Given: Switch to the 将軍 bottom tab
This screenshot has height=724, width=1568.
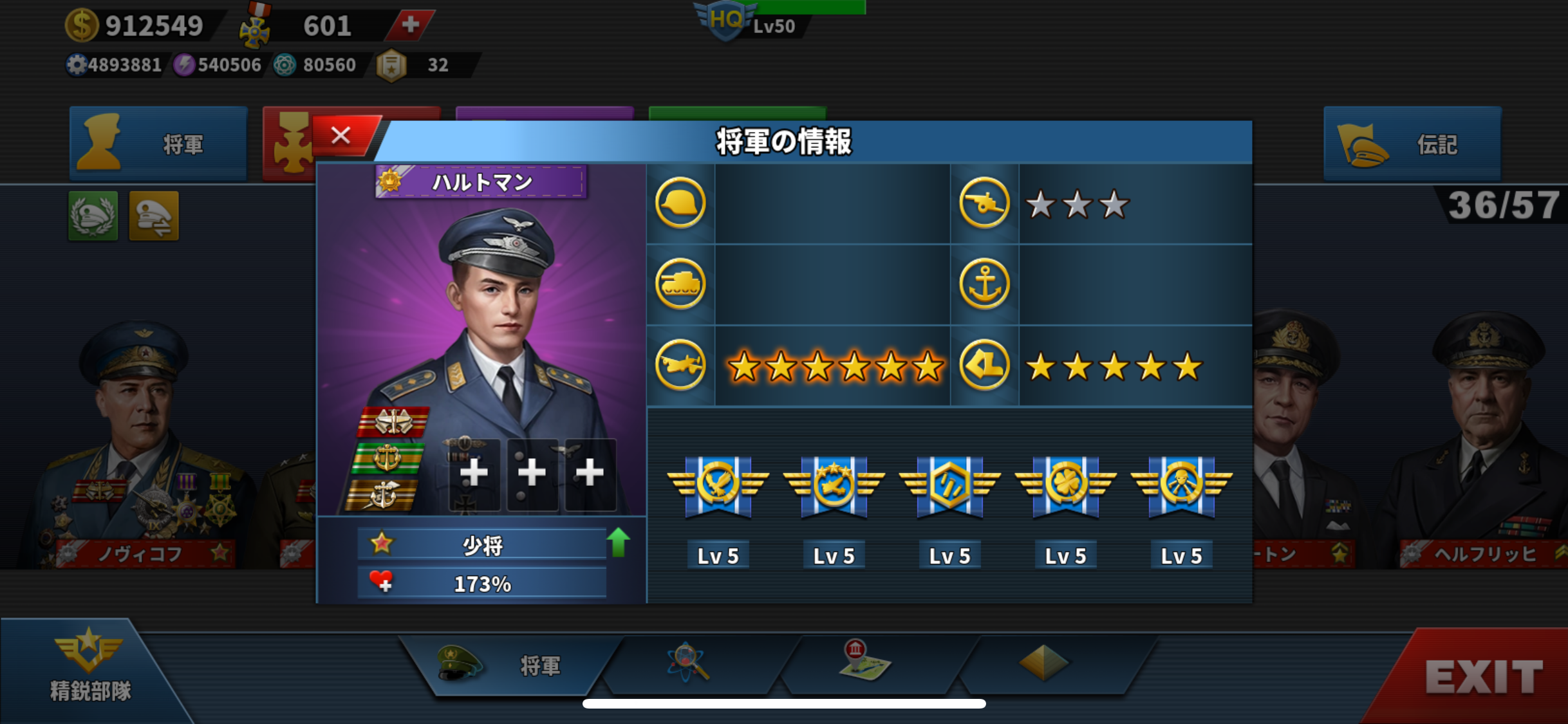Looking at the screenshot, I should click(x=509, y=665).
